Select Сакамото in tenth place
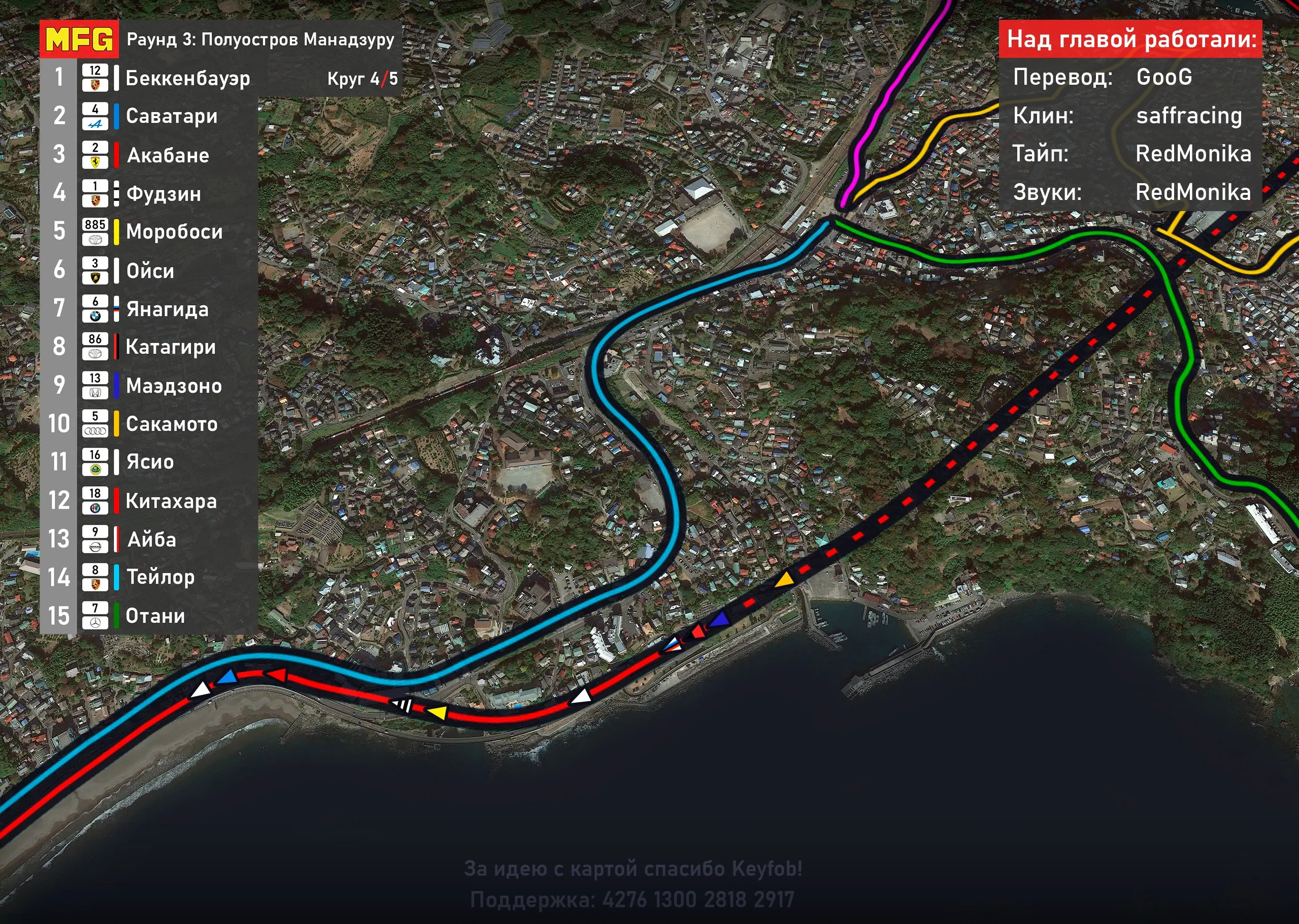The height and width of the screenshot is (924, 1299). tap(172, 424)
